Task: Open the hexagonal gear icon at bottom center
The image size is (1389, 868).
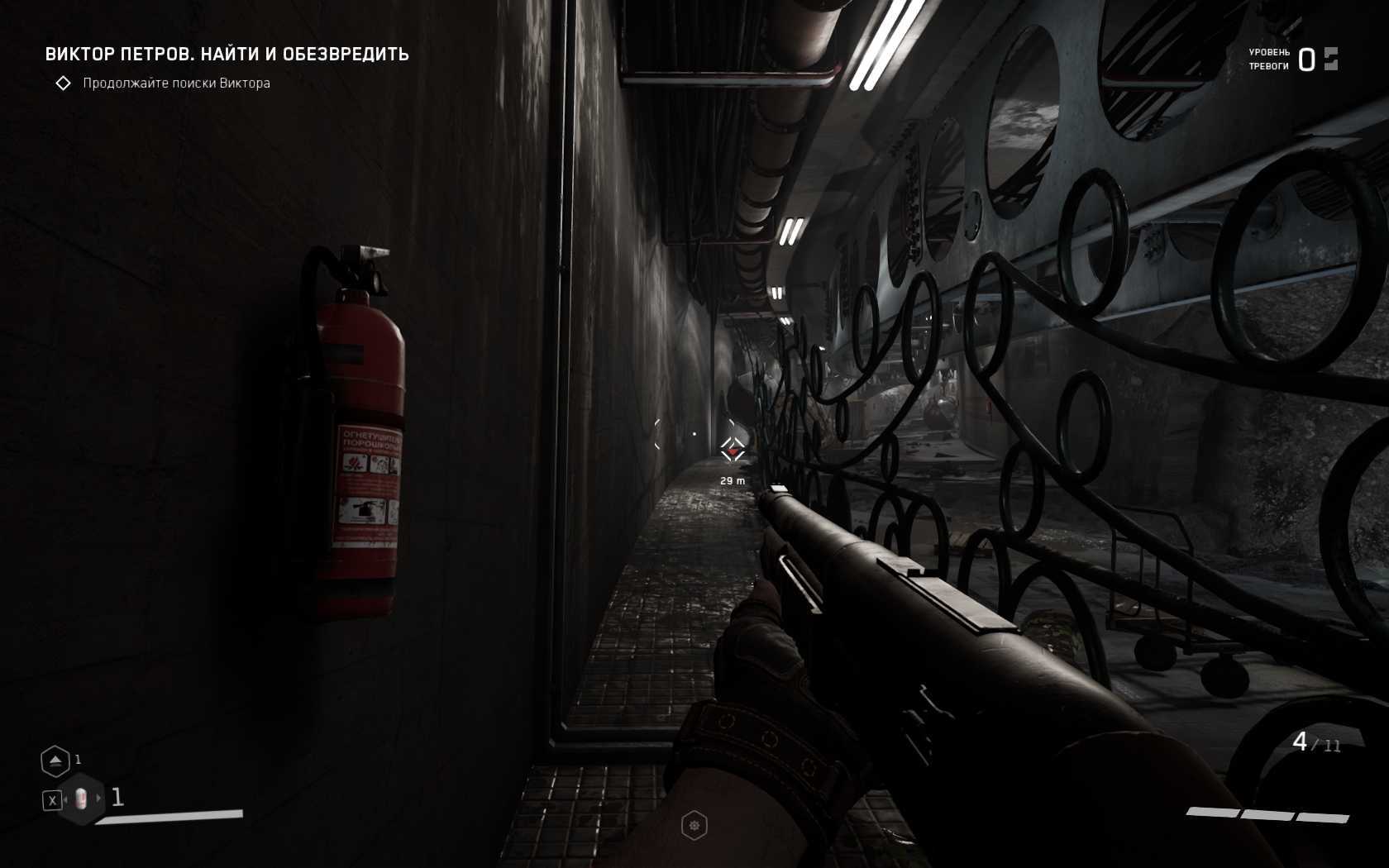Action: coord(694,825)
